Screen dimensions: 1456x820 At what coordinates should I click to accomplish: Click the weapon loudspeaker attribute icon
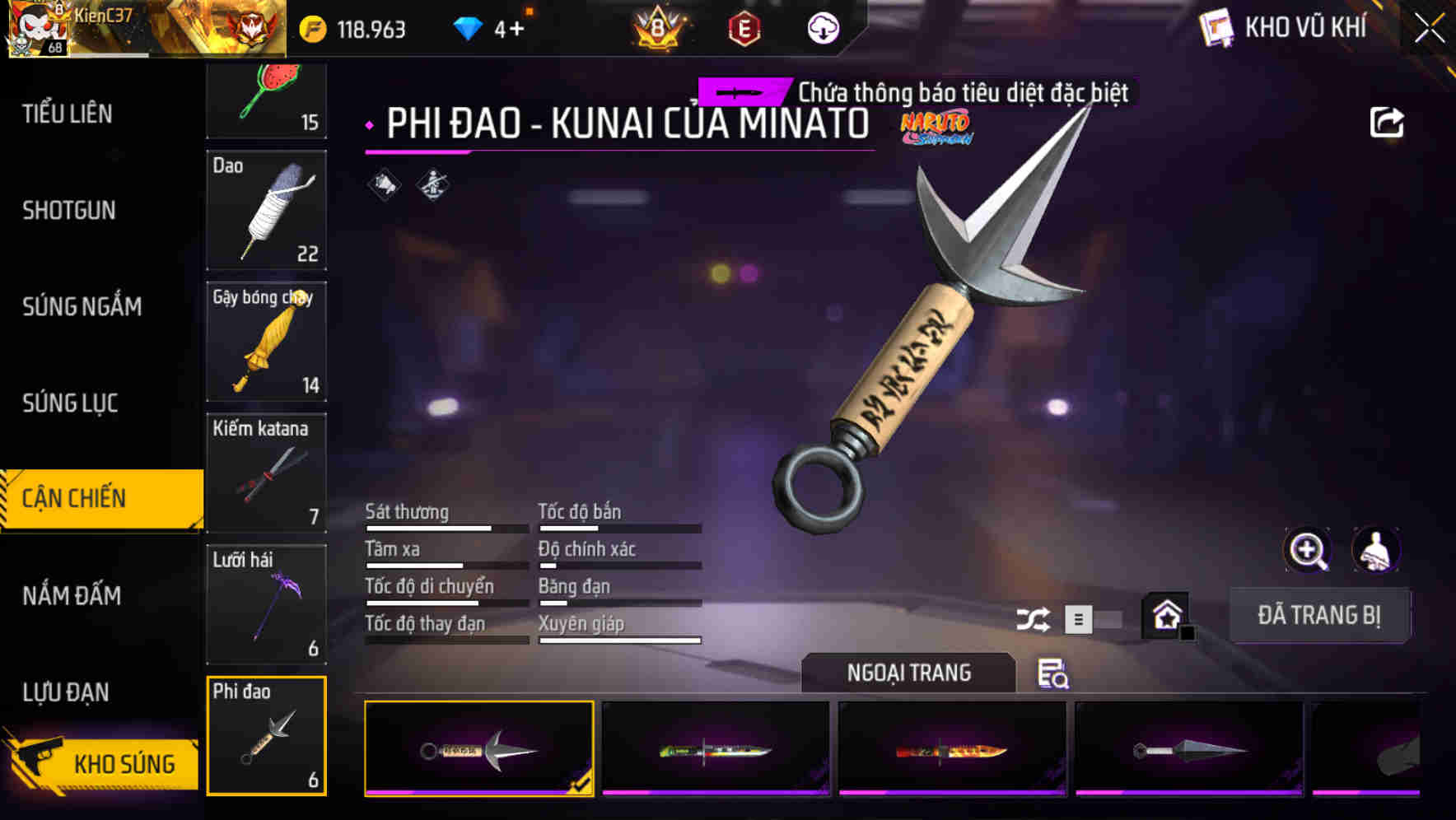[x=383, y=184]
